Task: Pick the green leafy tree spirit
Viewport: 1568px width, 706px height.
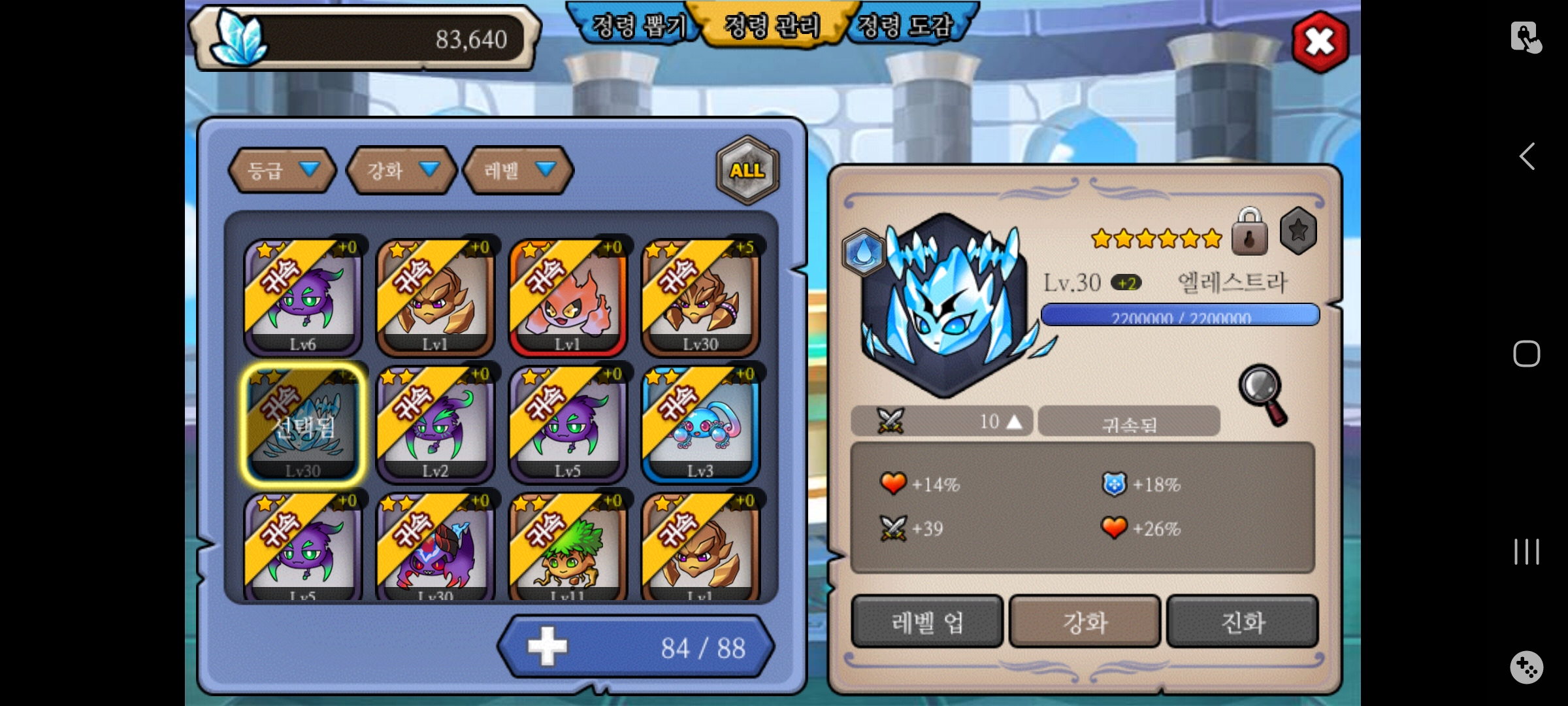Action: 568,548
